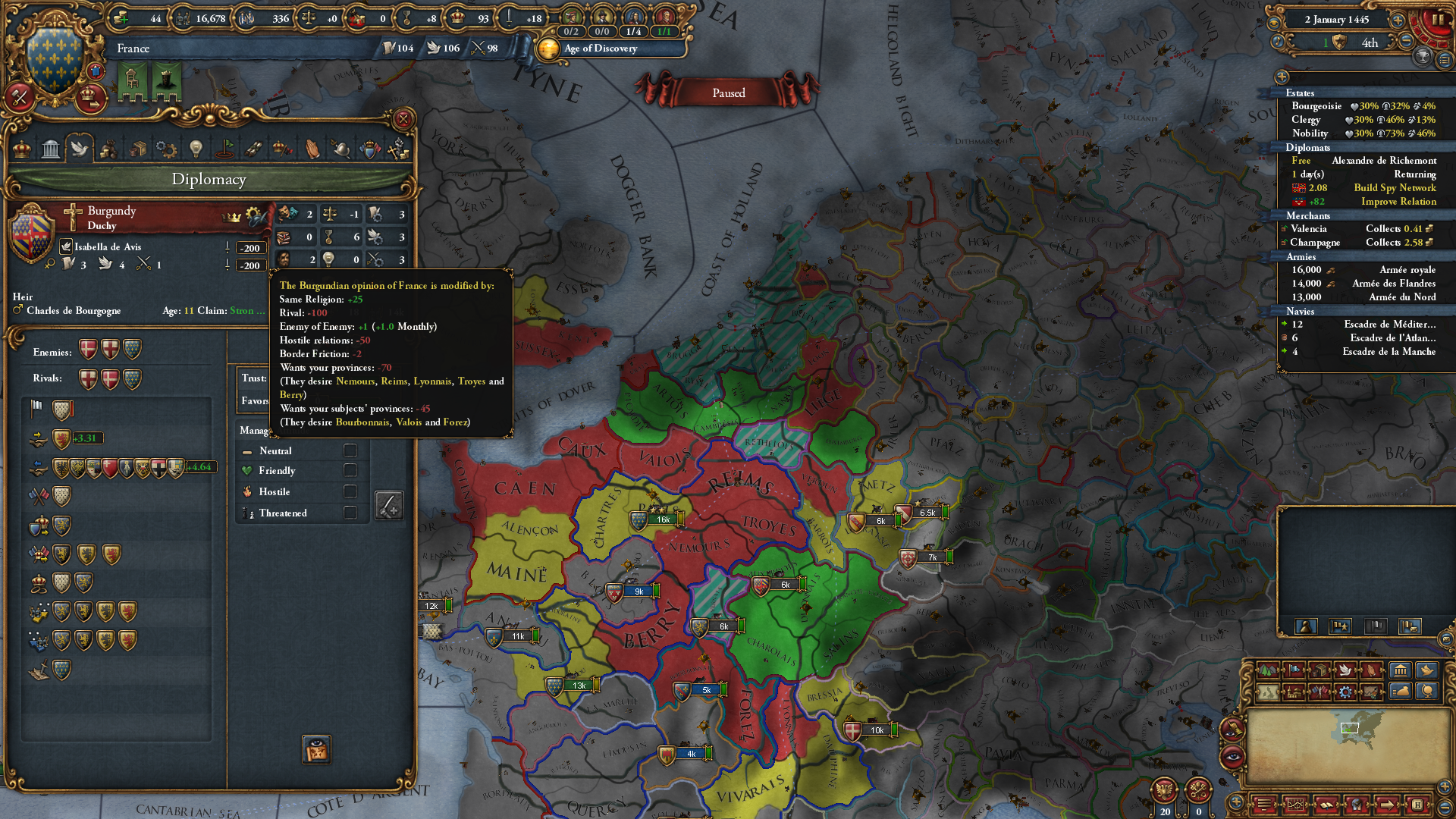Switch to the political mapmode
The height and width of the screenshot is (819, 1456).
click(1294, 670)
